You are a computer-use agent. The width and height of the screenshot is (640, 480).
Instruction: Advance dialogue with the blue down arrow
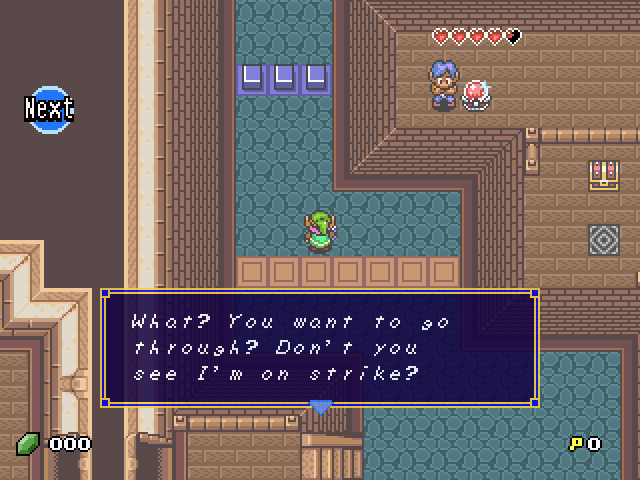tap(320, 406)
